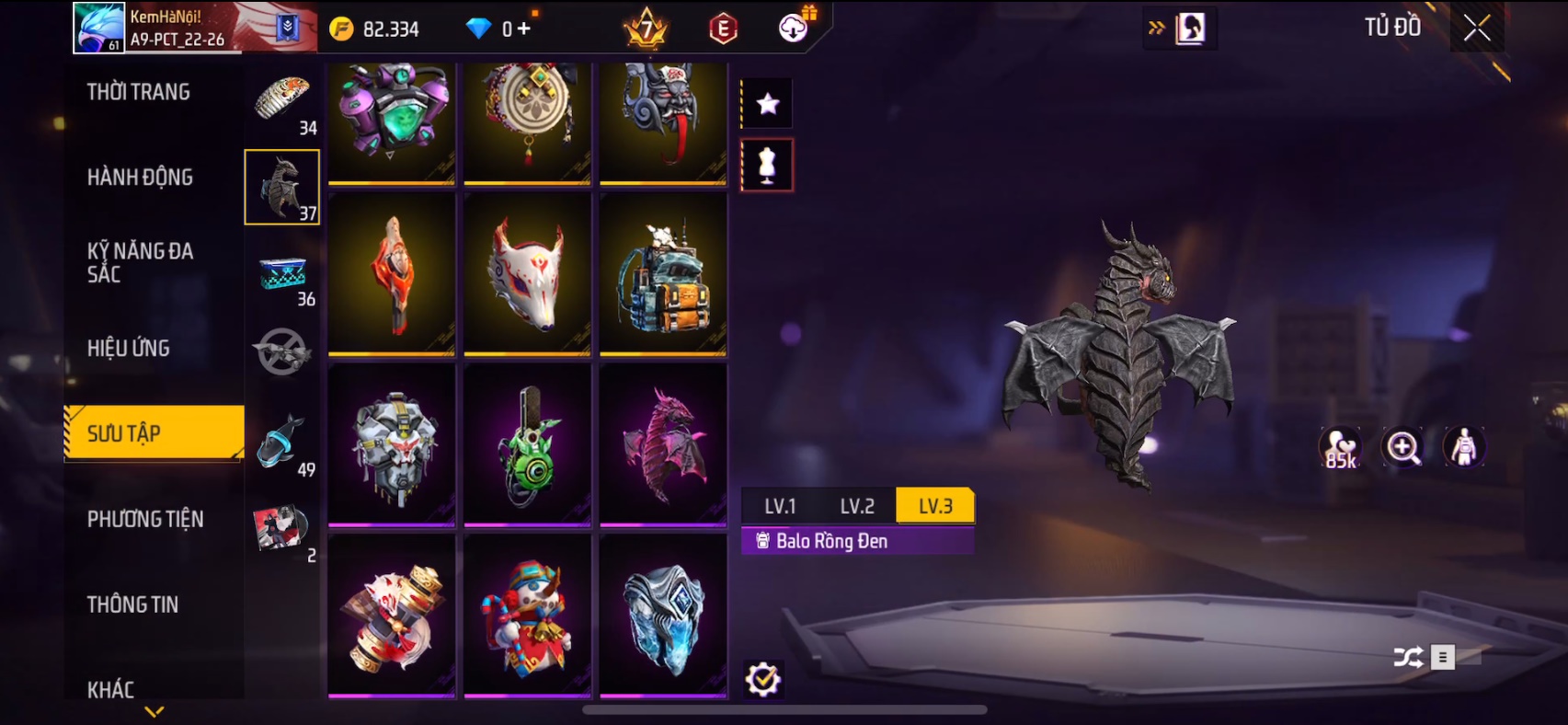Image resolution: width=1568 pixels, height=725 pixels.
Task: Switch to Hành Động section
Action: click(x=140, y=178)
